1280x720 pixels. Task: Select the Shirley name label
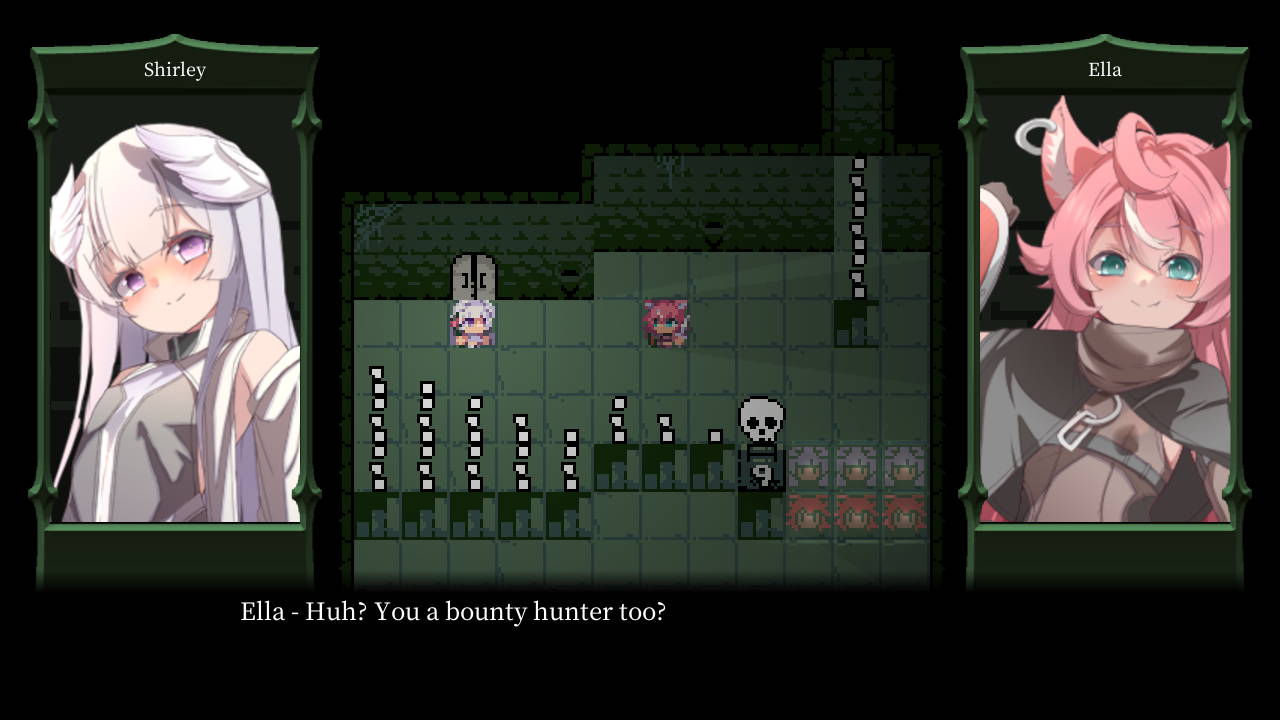point(175,69)
